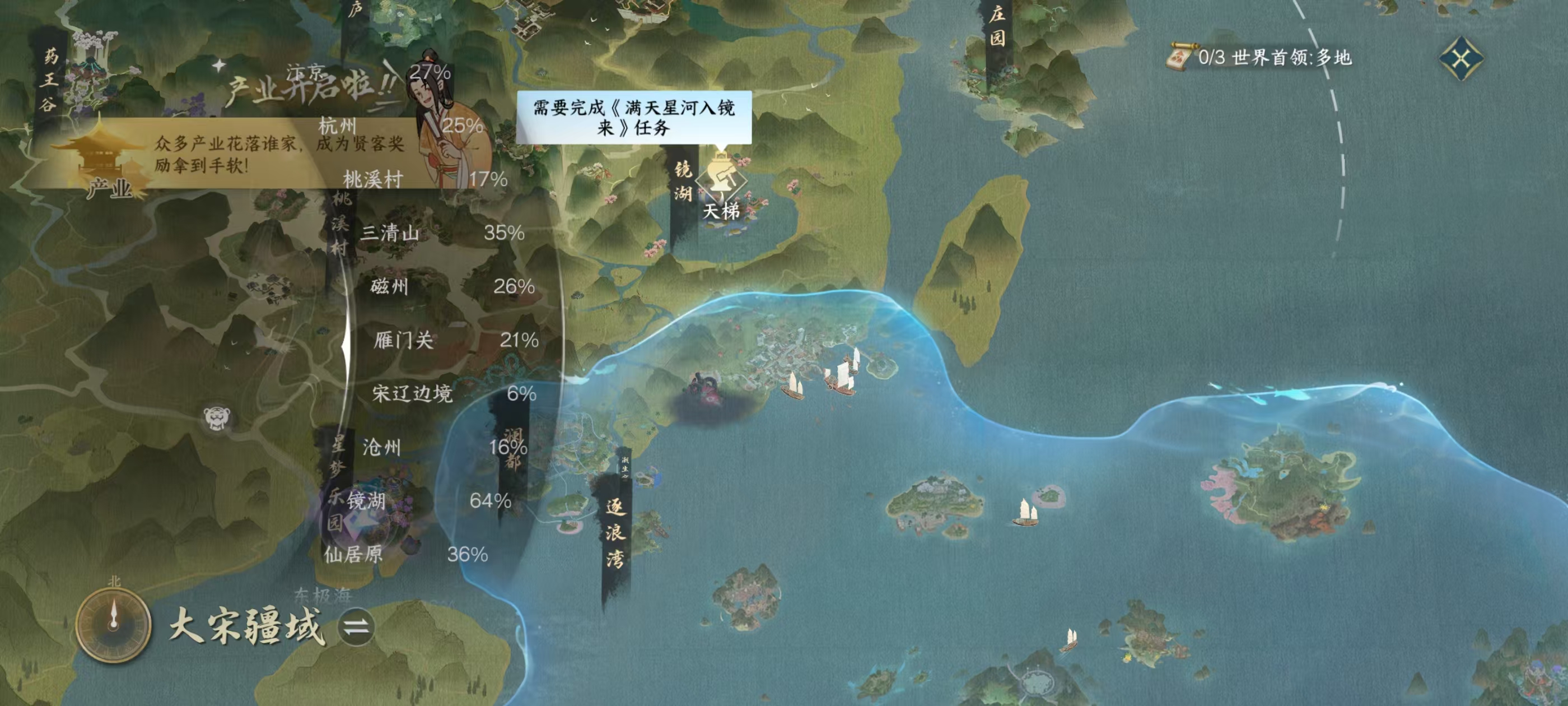Open 仙居原 from the region list

pyautogui.click(x=354, y=554)
